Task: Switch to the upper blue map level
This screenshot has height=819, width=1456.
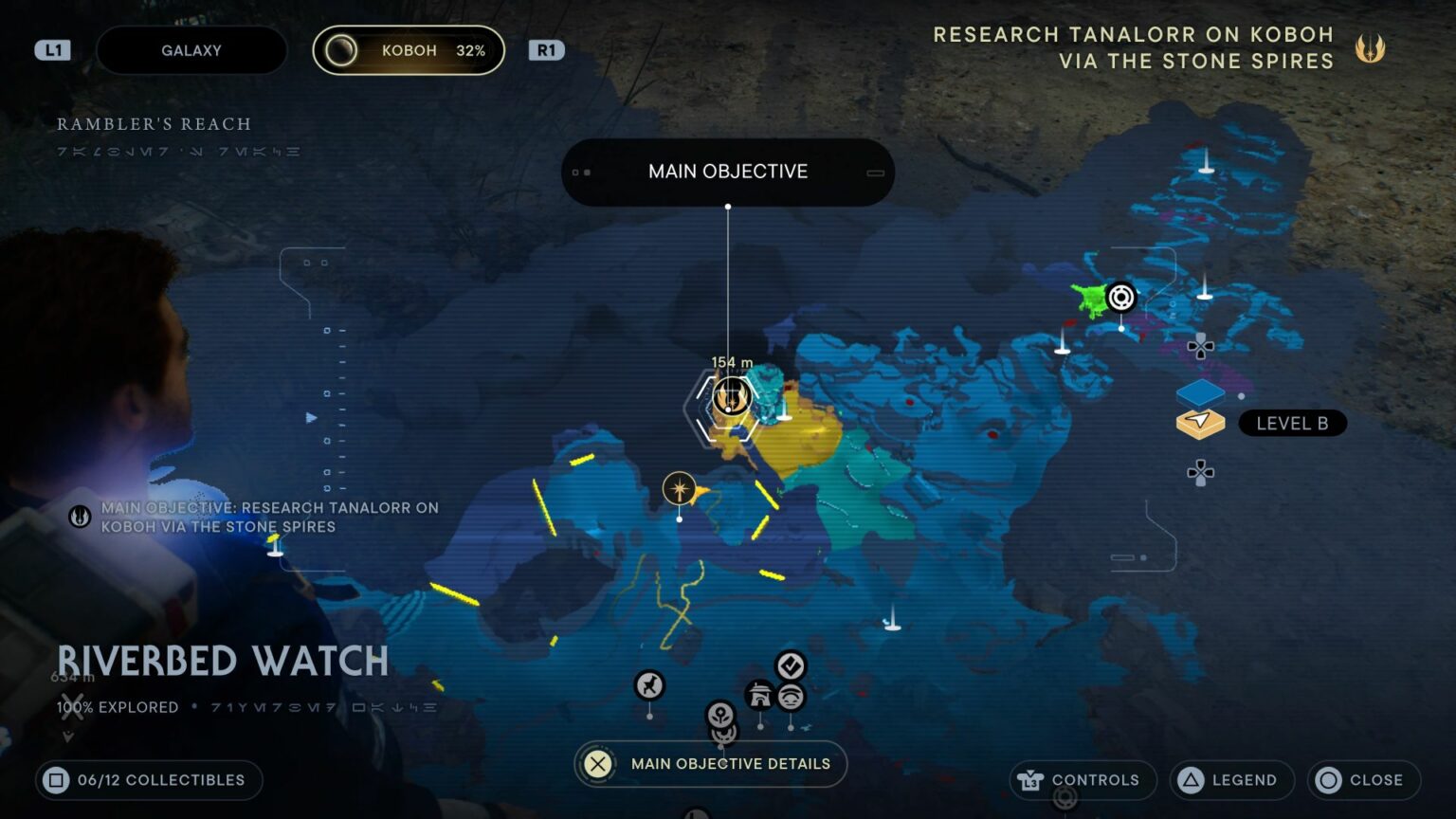Action: click(1199, 393)
